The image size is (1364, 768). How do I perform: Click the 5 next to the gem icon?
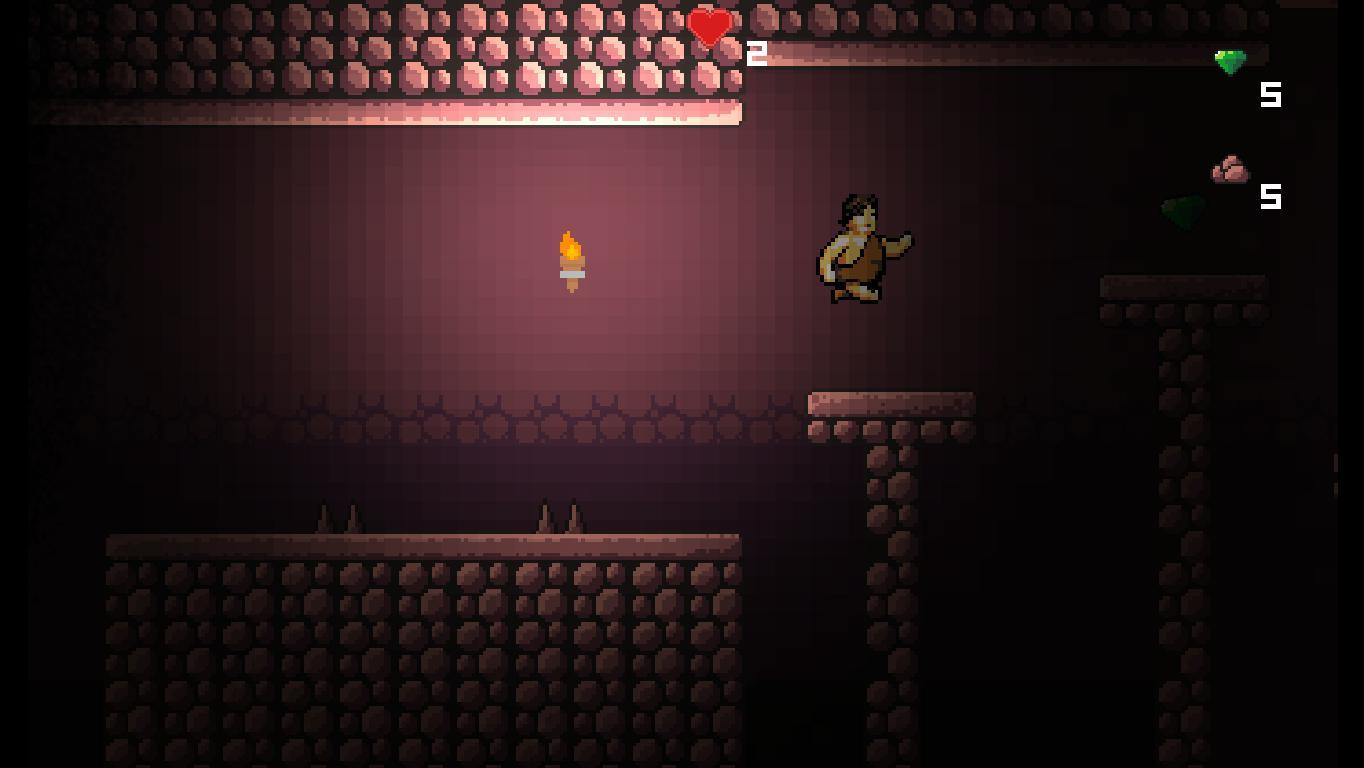coord(1270,96)
